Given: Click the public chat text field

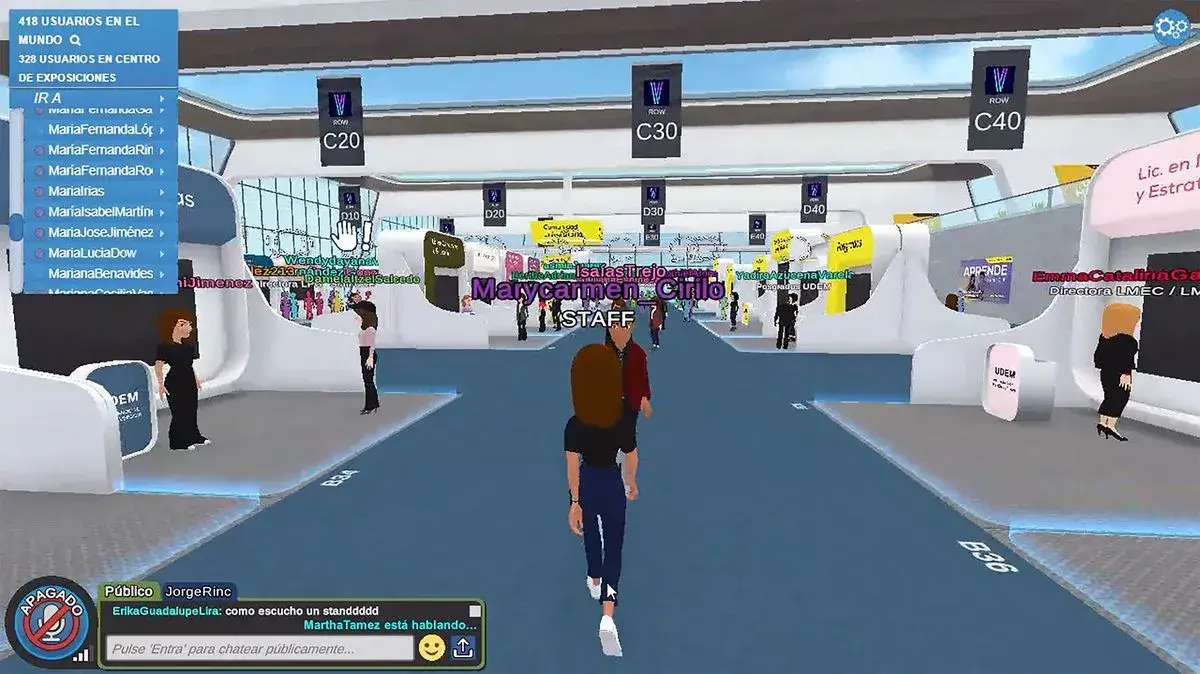Looking at the screenshot, I should click(x=260, y=649).
